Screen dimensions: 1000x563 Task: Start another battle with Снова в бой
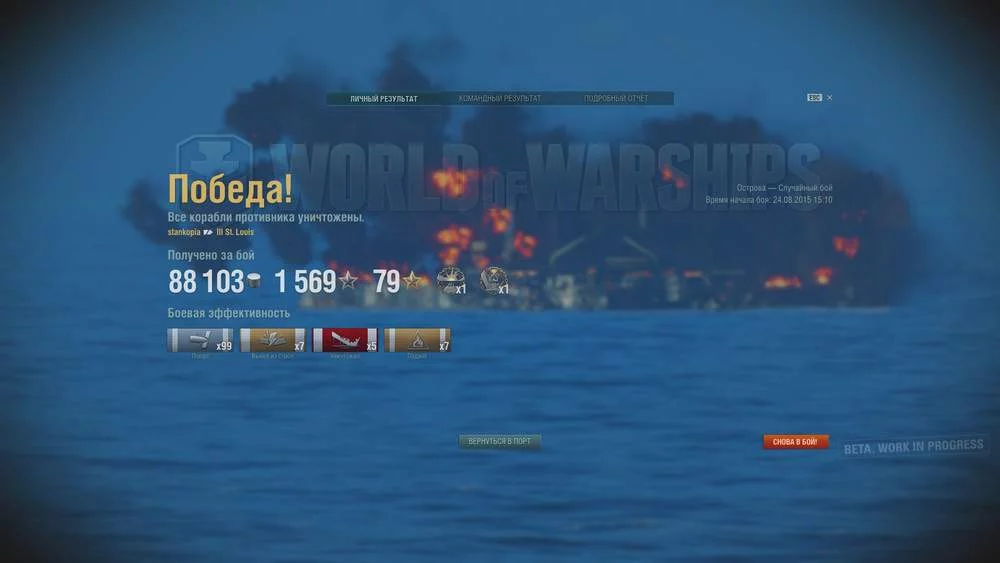[x=796, y=442]
